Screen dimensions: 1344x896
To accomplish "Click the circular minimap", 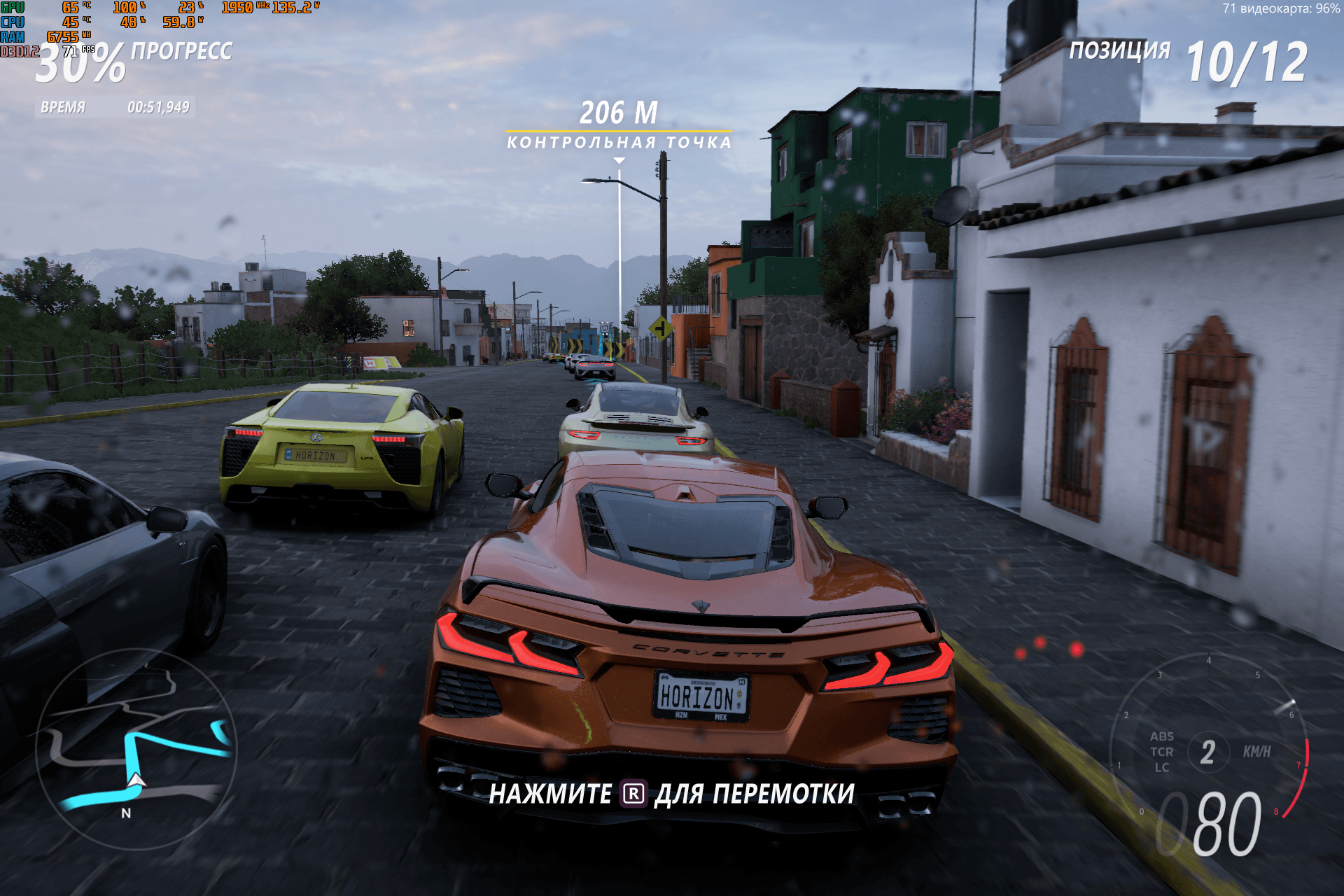I will click(x=136, y=749).
